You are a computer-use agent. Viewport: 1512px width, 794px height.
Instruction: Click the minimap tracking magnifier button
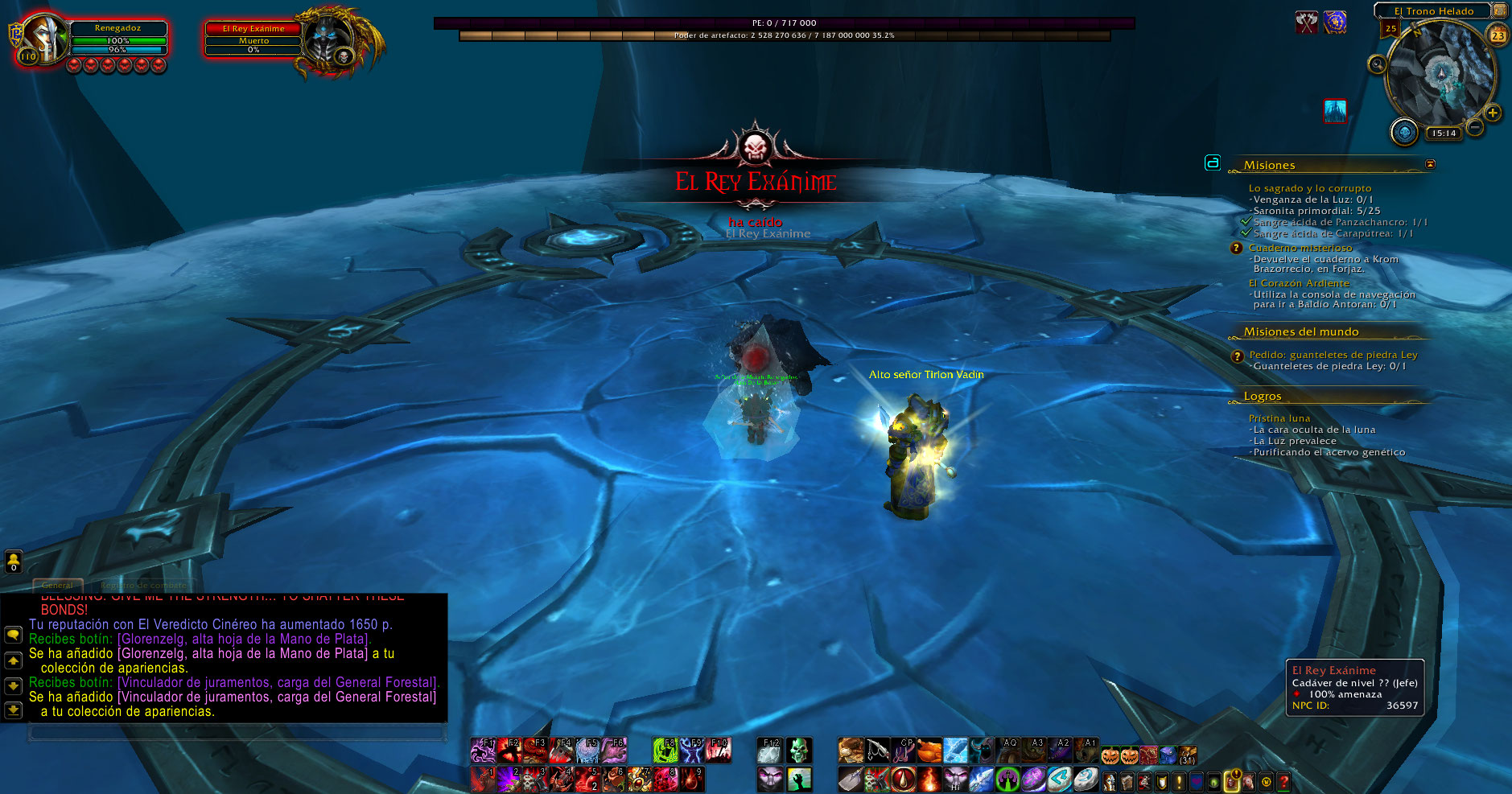click(1377, 64)
